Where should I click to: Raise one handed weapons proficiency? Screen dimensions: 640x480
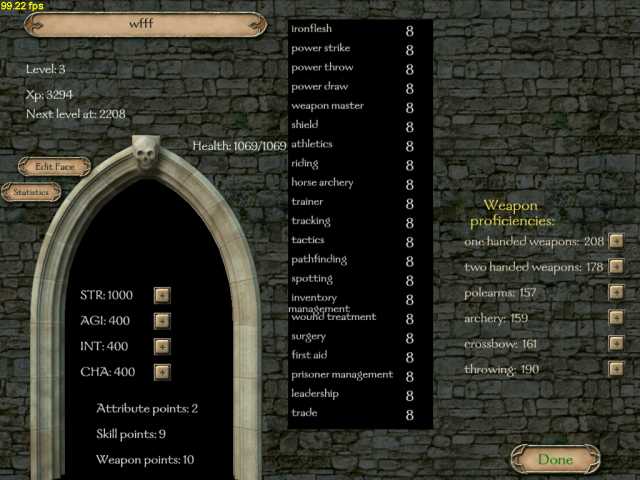coord(616,241)
